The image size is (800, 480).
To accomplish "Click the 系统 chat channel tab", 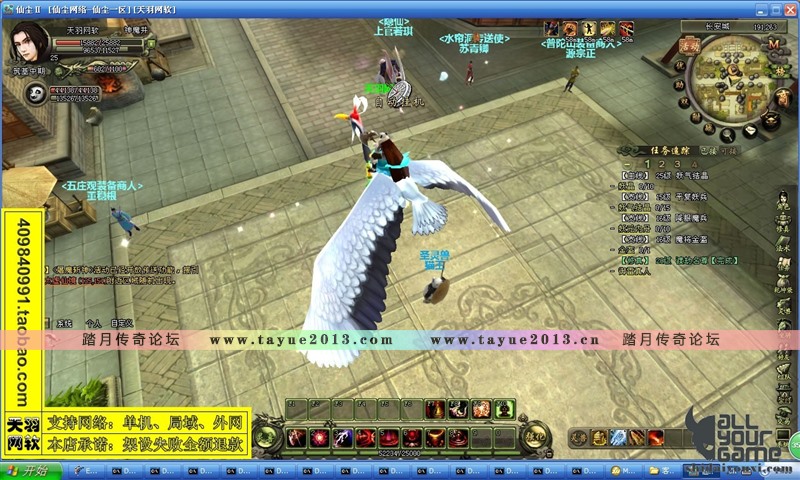I will coord(64,323).
